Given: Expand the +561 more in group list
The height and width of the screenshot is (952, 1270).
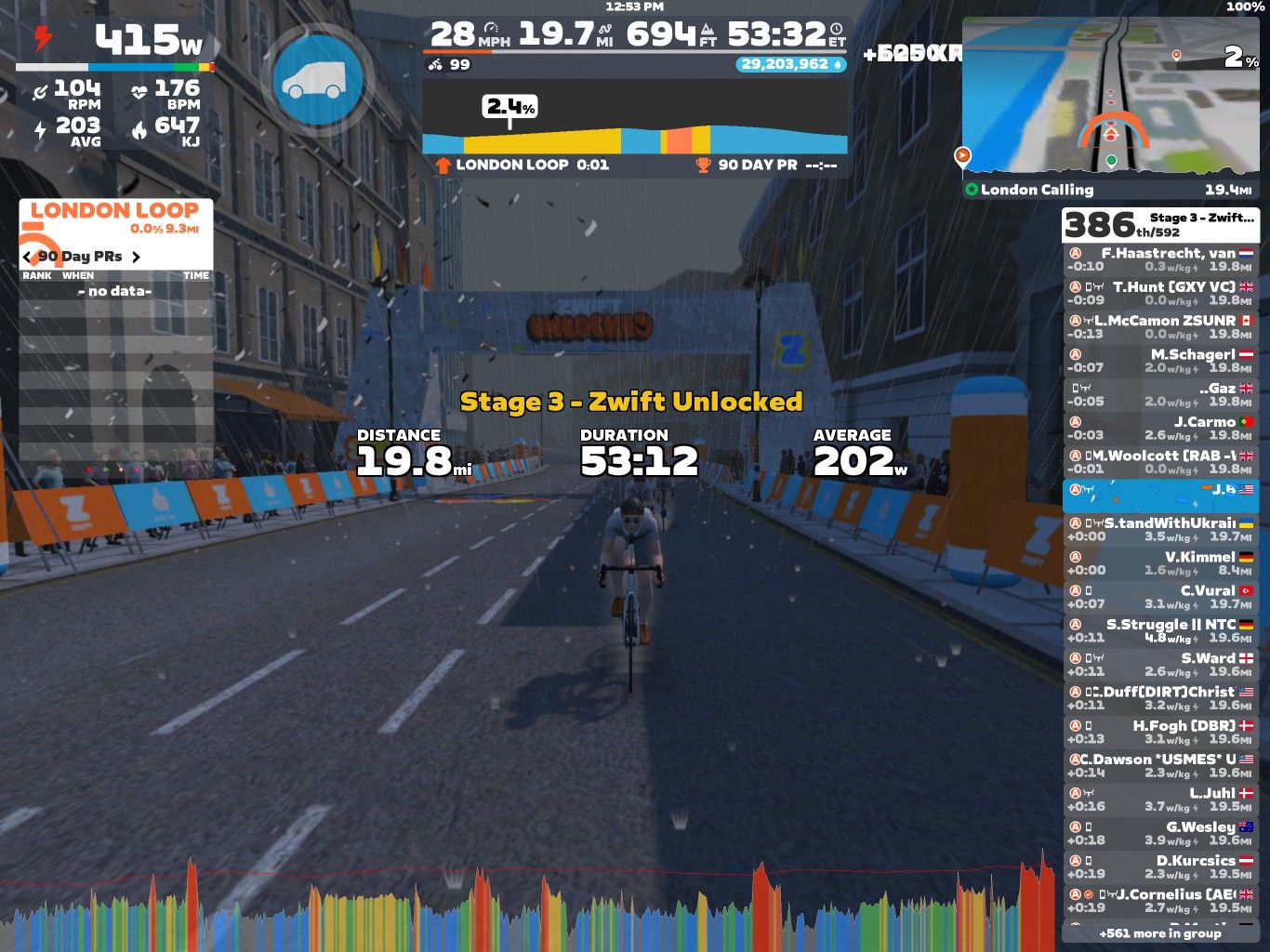Looking at the screenshot, I should (1159, 932).
